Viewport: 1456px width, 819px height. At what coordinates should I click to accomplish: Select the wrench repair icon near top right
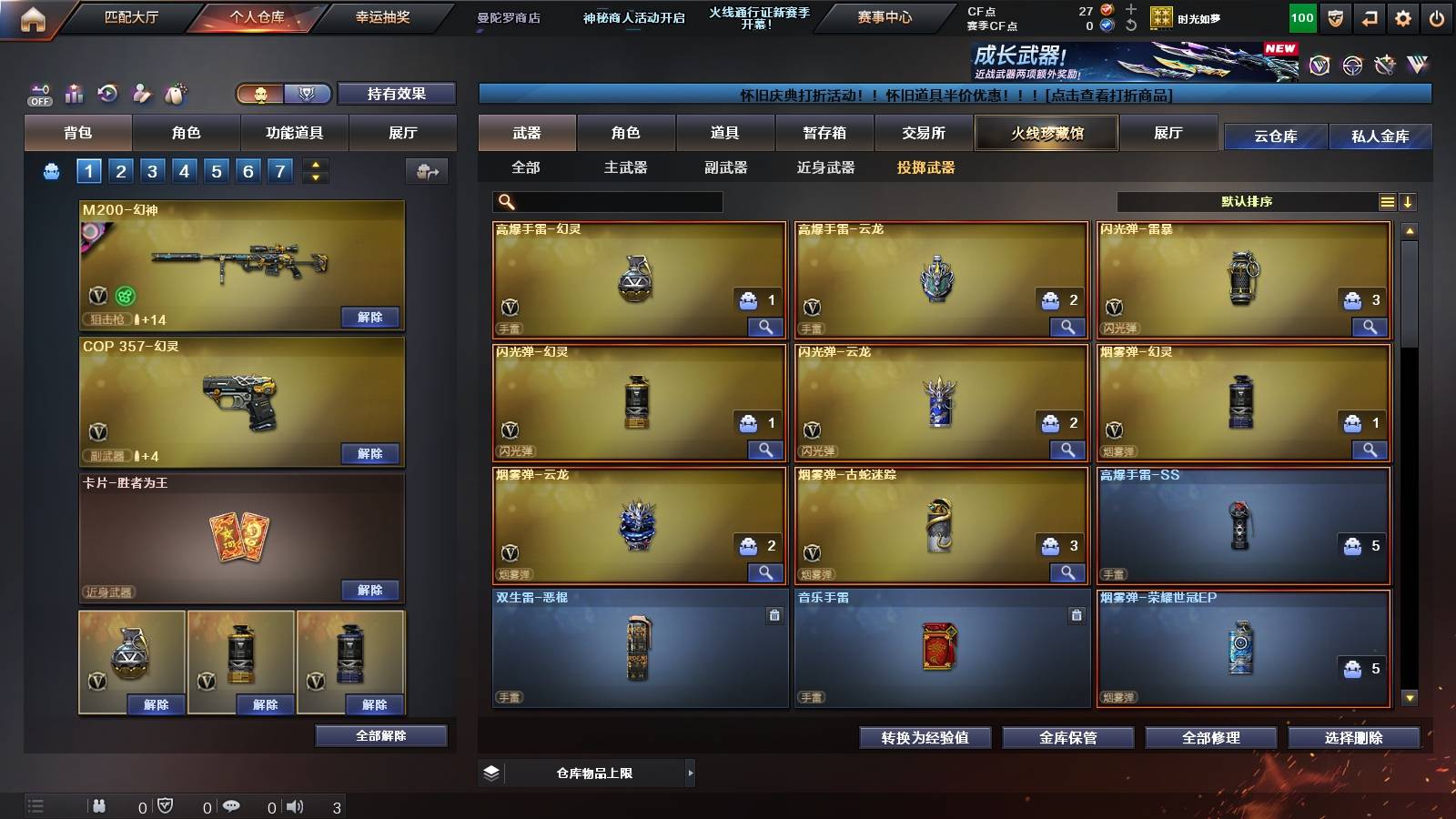(x=1385, y=66)
